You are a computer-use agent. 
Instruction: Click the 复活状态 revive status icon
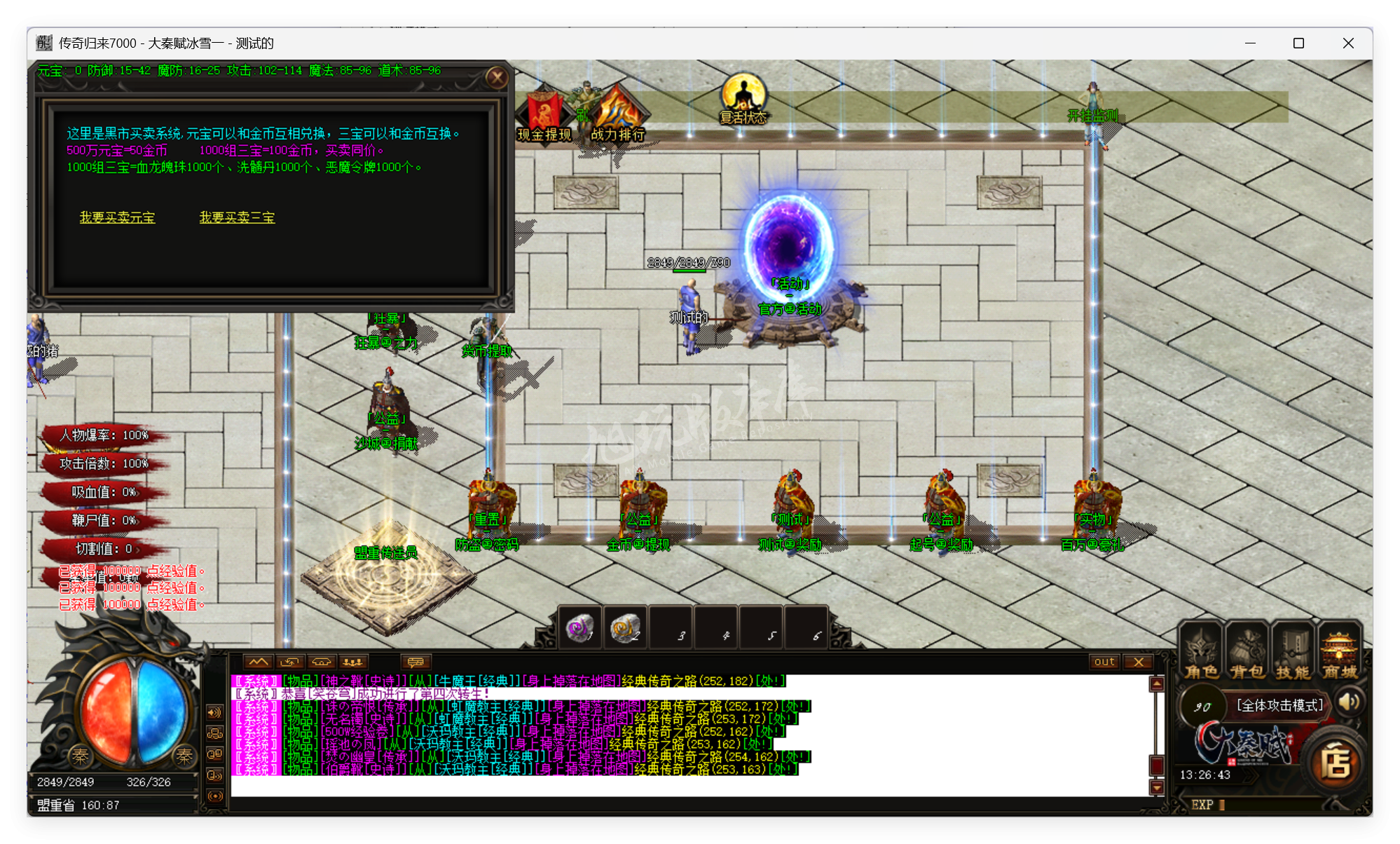click(x=743, y=98)
